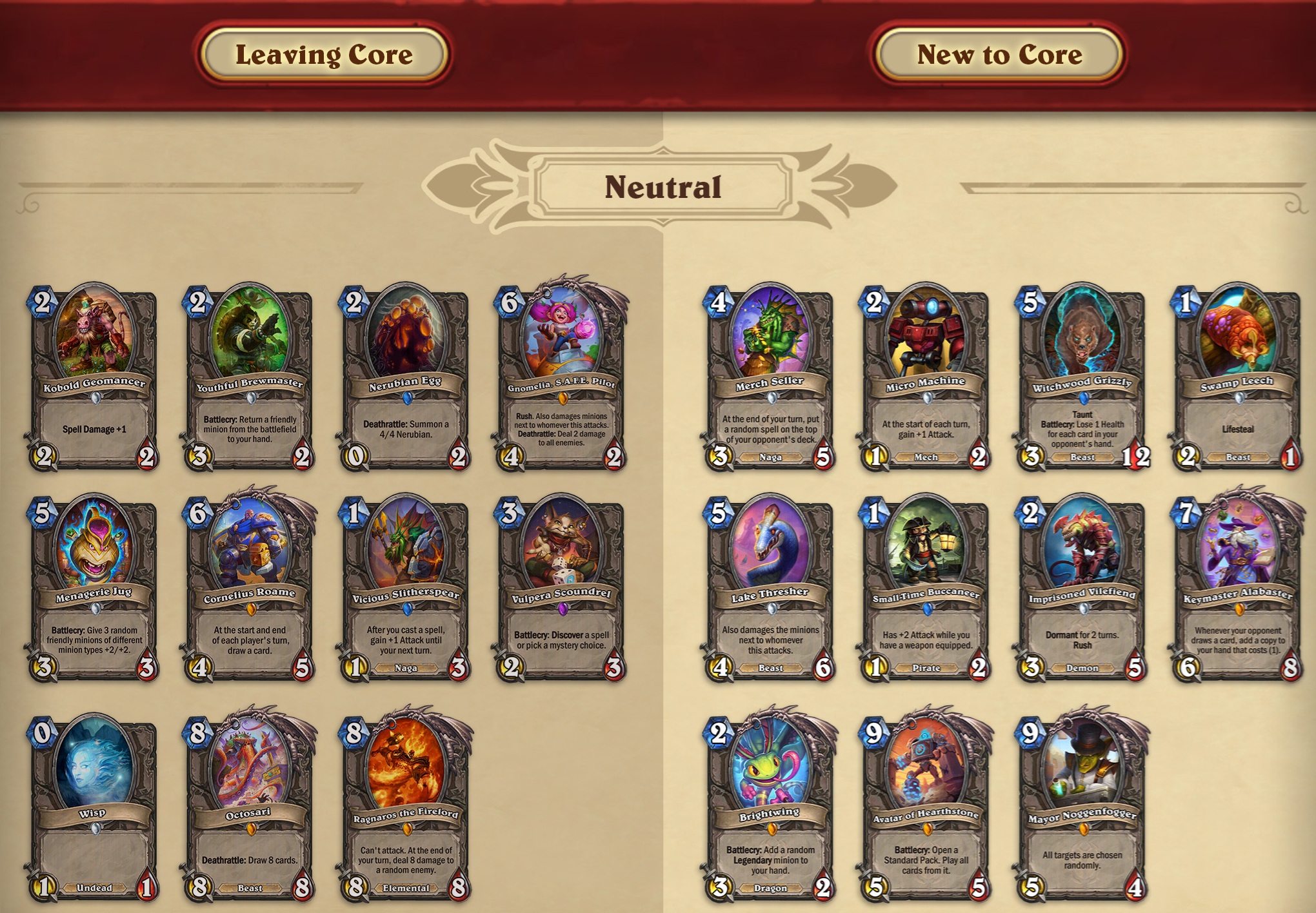The width and height of the screenshot is (1316, 913).
Task: Click the Leaving Core banner button
Action: [x=324, y=55]
